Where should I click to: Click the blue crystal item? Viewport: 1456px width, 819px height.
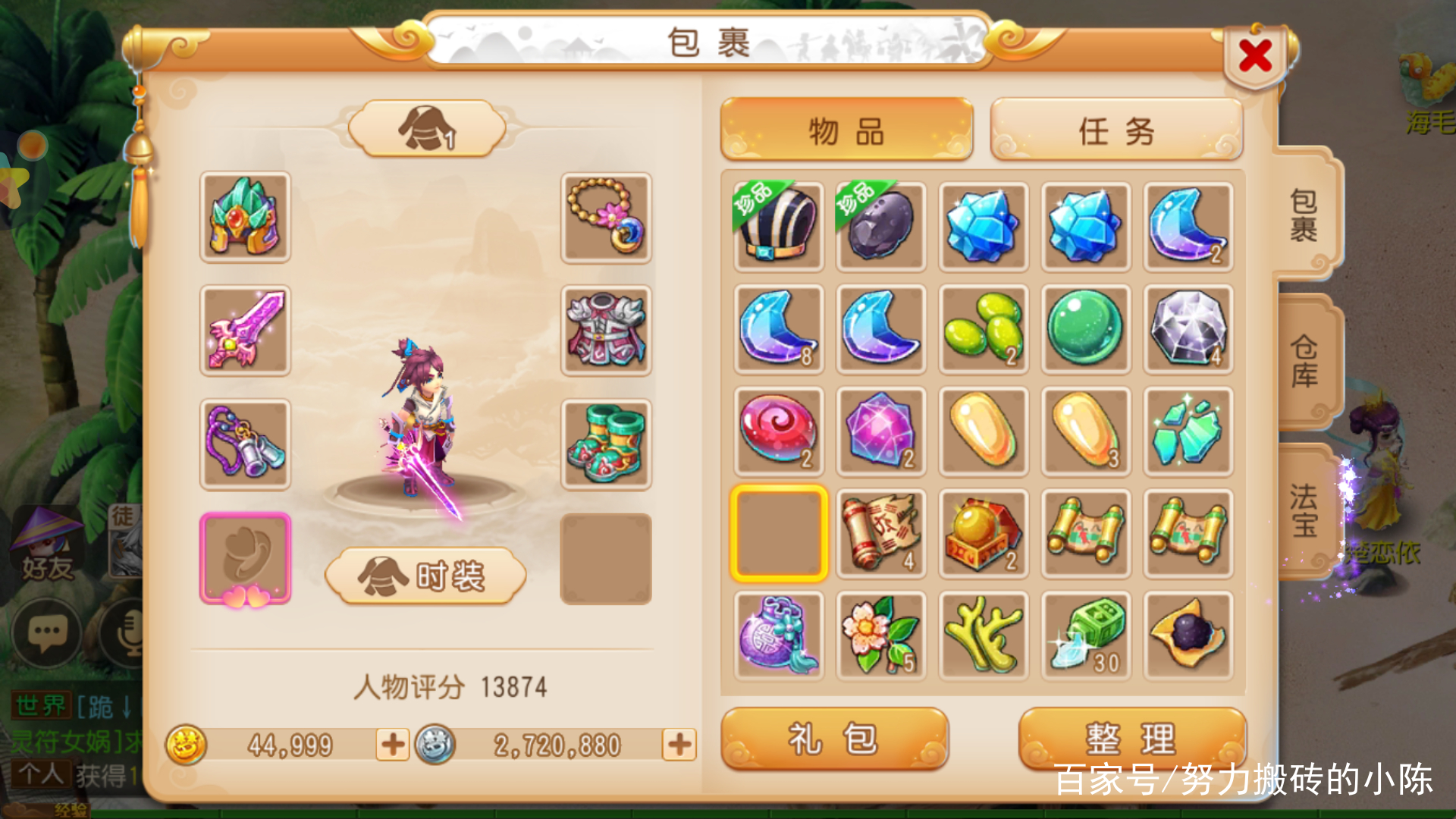pos(984,226)
